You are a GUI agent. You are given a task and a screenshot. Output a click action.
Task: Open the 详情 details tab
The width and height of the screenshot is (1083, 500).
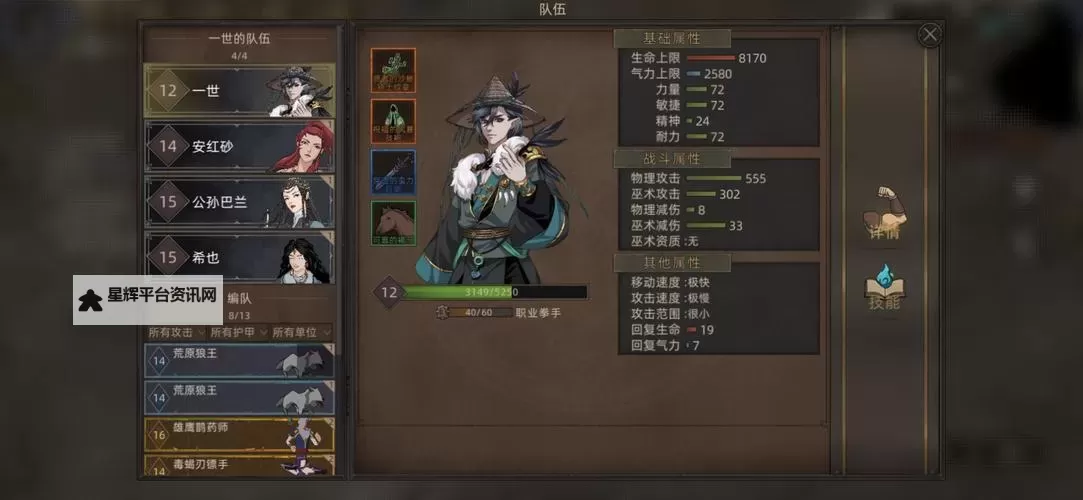coord(883,214)
